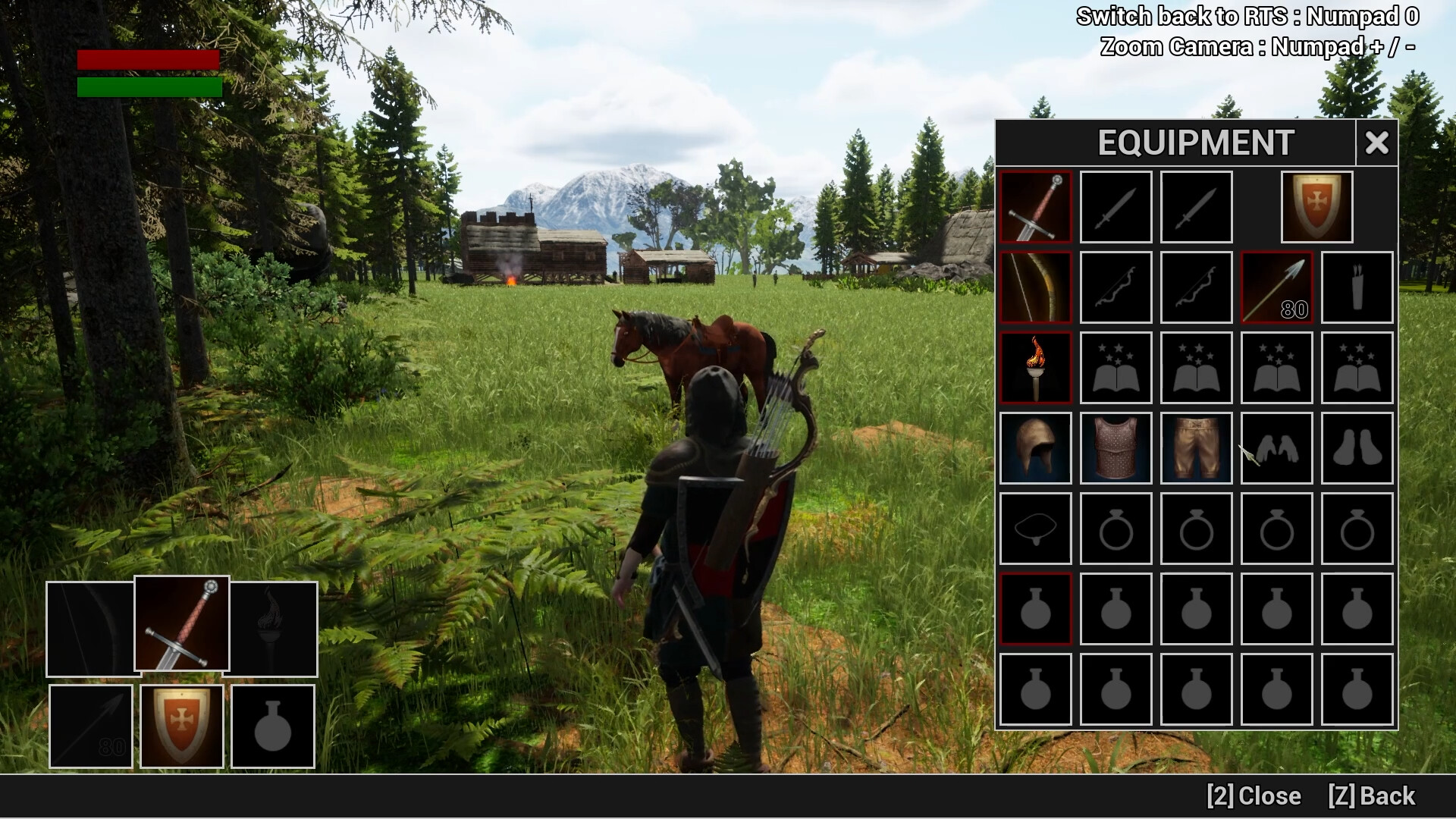1456x819 pixels.
Task: Click the quiver slot beside the arrows
Action: tap(1357, 287)
